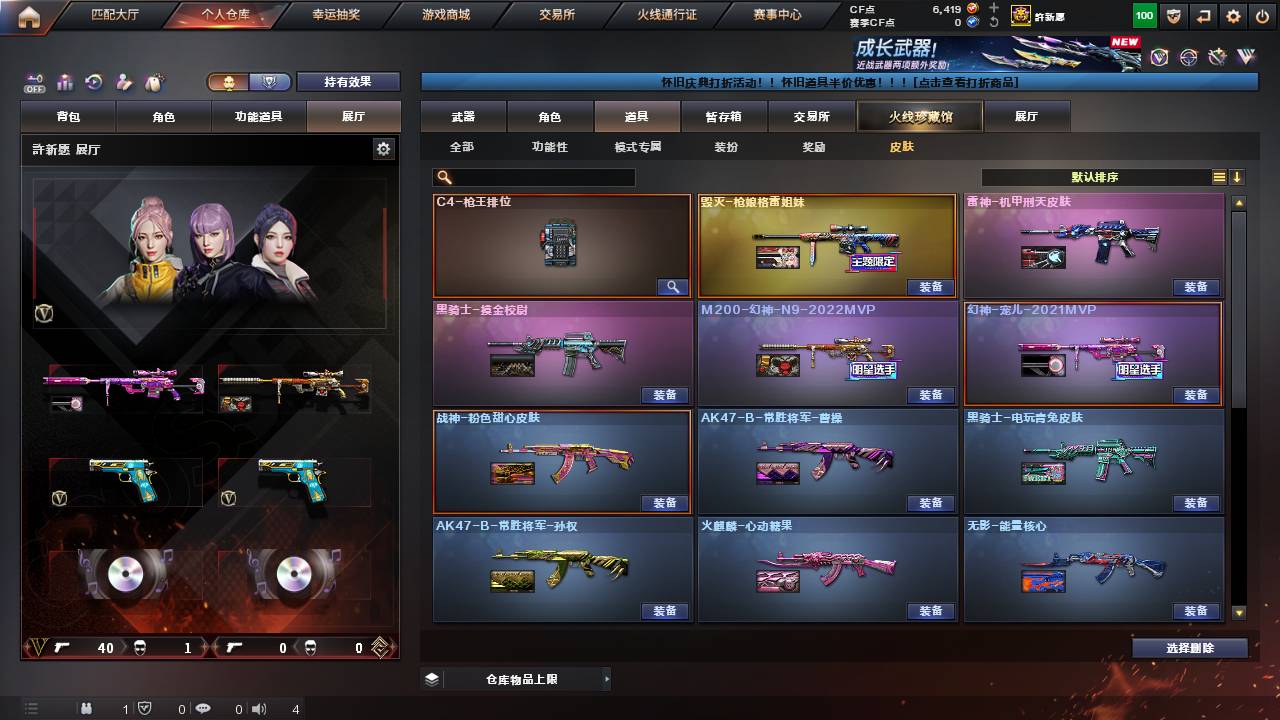
Task: Click the speaker volume icon on bottom bar
Action: (x=260, y=710)
